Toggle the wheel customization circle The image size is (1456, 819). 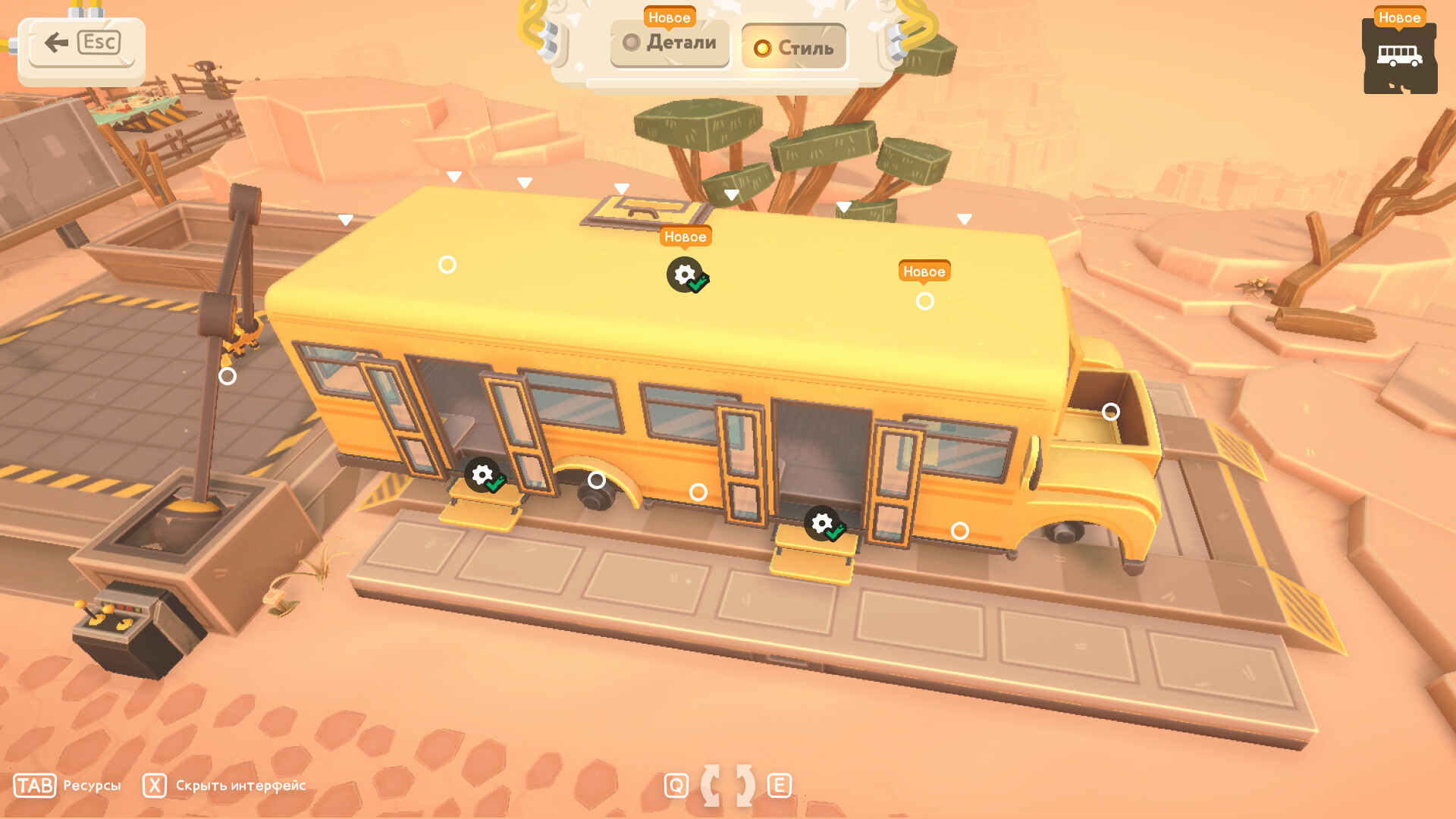598,479
